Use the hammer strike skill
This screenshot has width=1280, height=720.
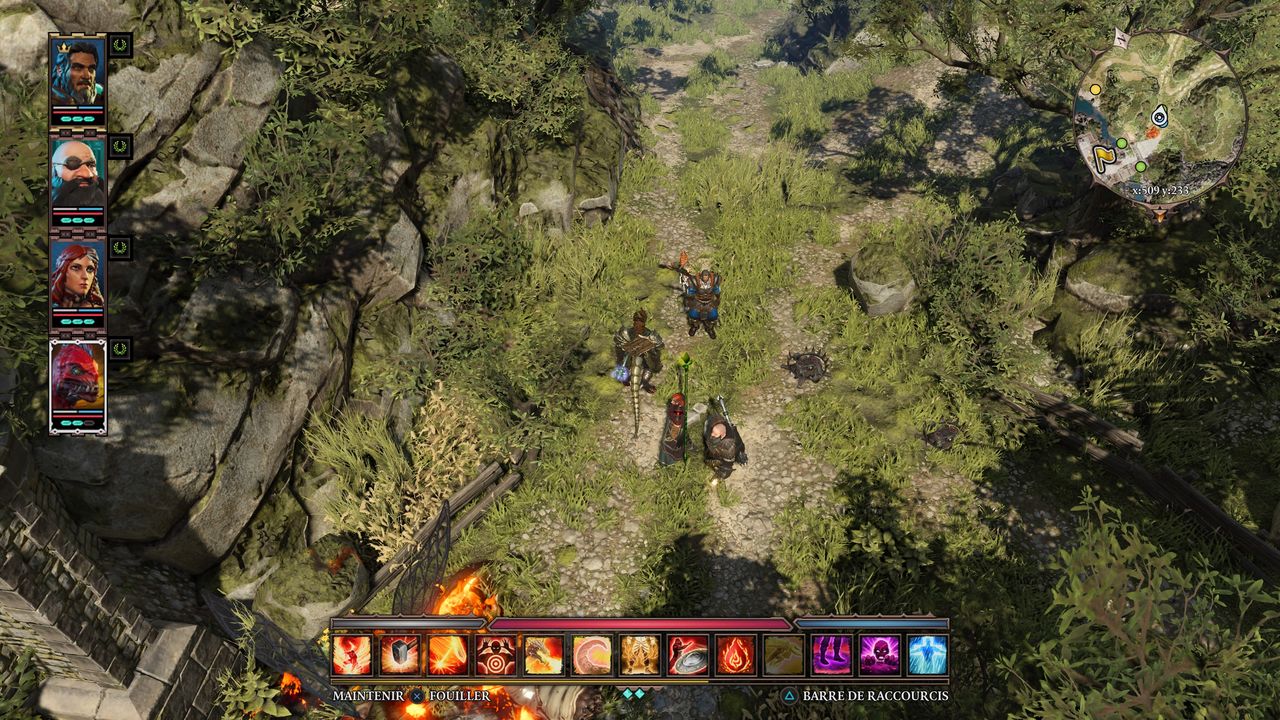(400, 655)
